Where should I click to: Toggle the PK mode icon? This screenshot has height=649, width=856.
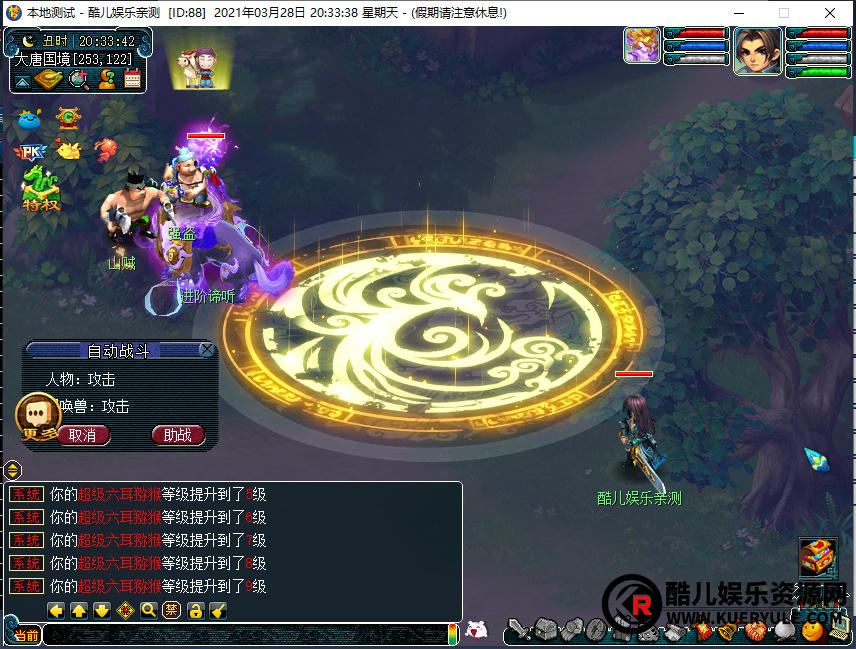(30, 152)
